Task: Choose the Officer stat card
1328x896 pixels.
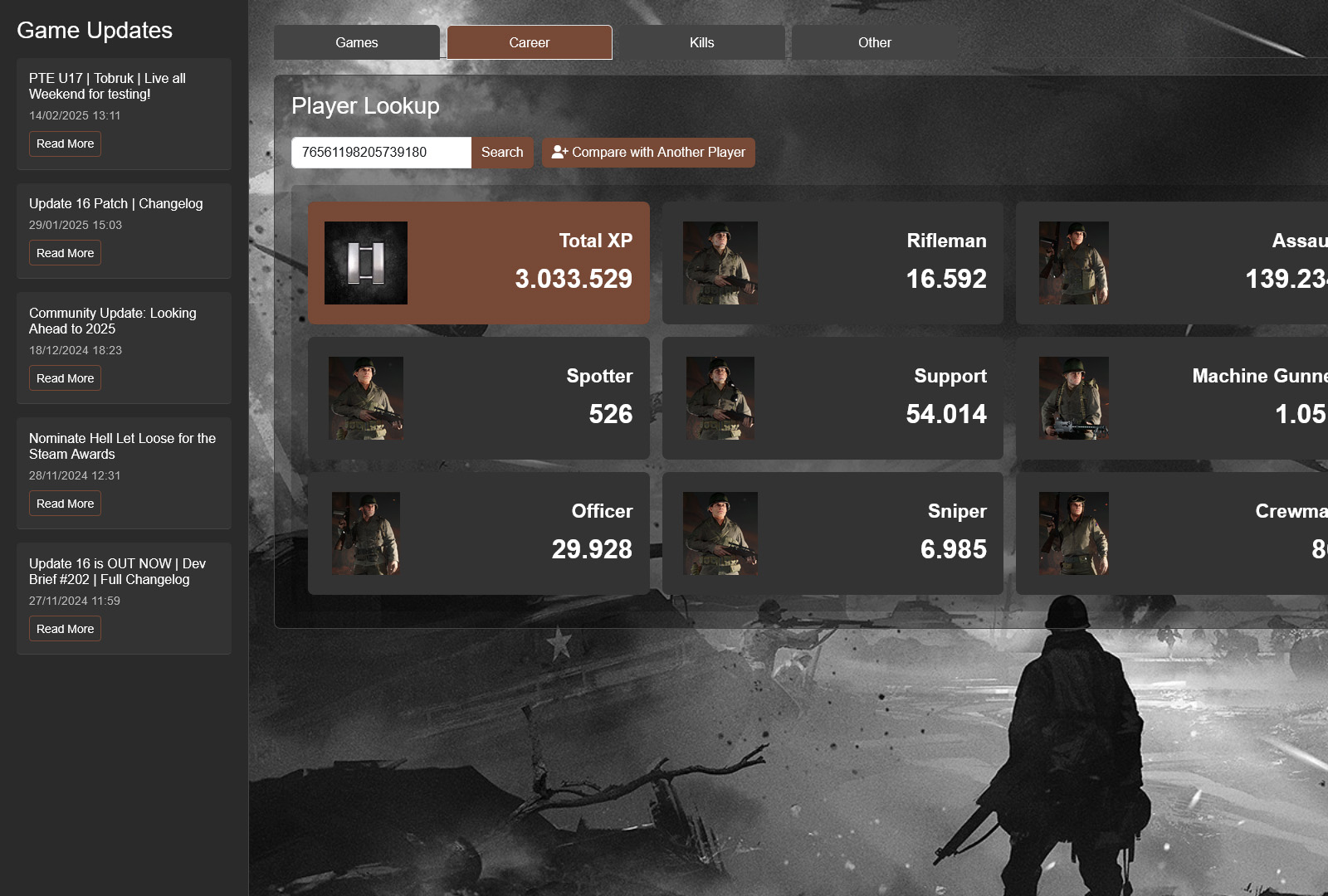Action: pyautogui.click(x=479, y=533)
